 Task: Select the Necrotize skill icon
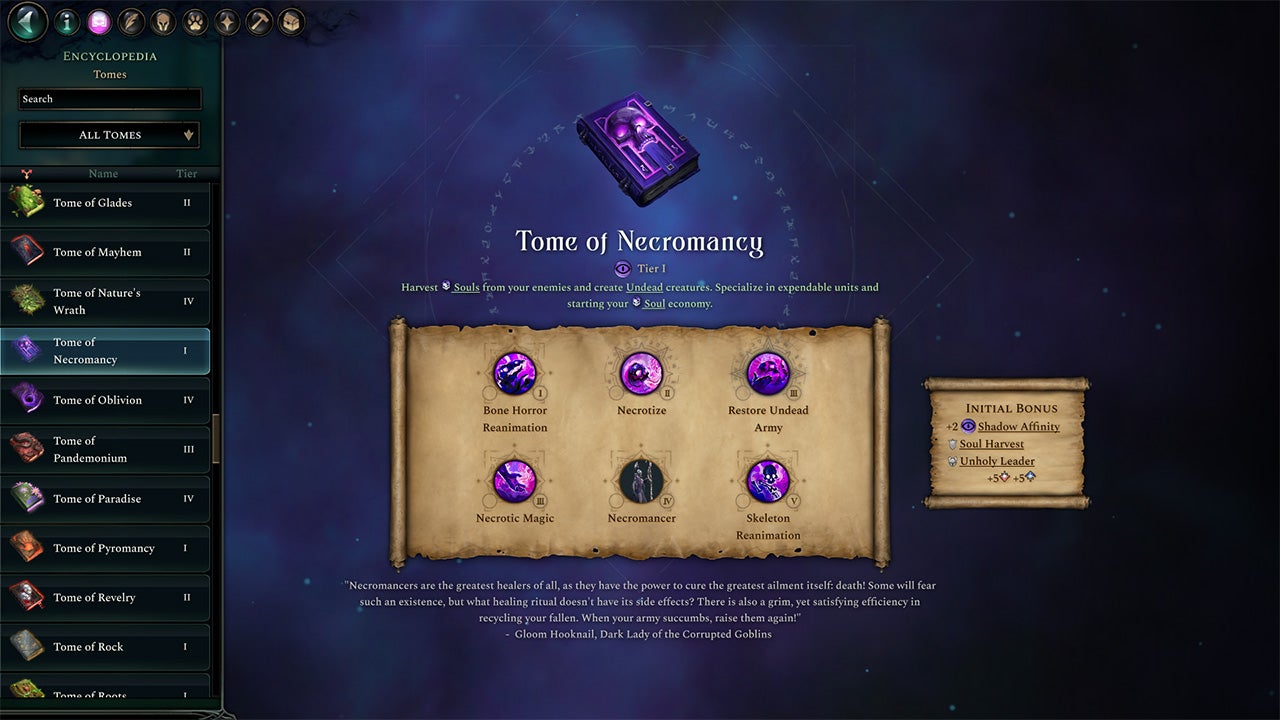click(x=641, y=372)
